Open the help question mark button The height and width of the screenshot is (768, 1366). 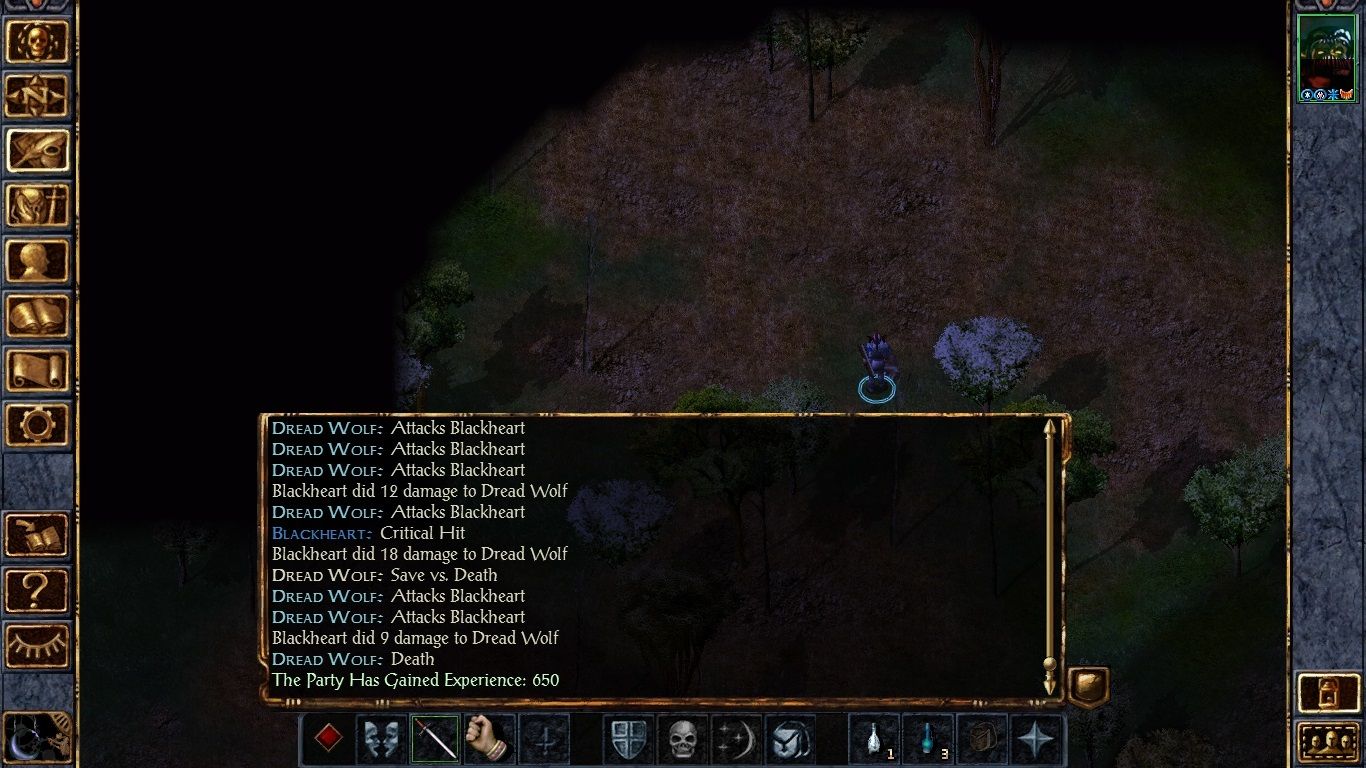pos(38,591)
